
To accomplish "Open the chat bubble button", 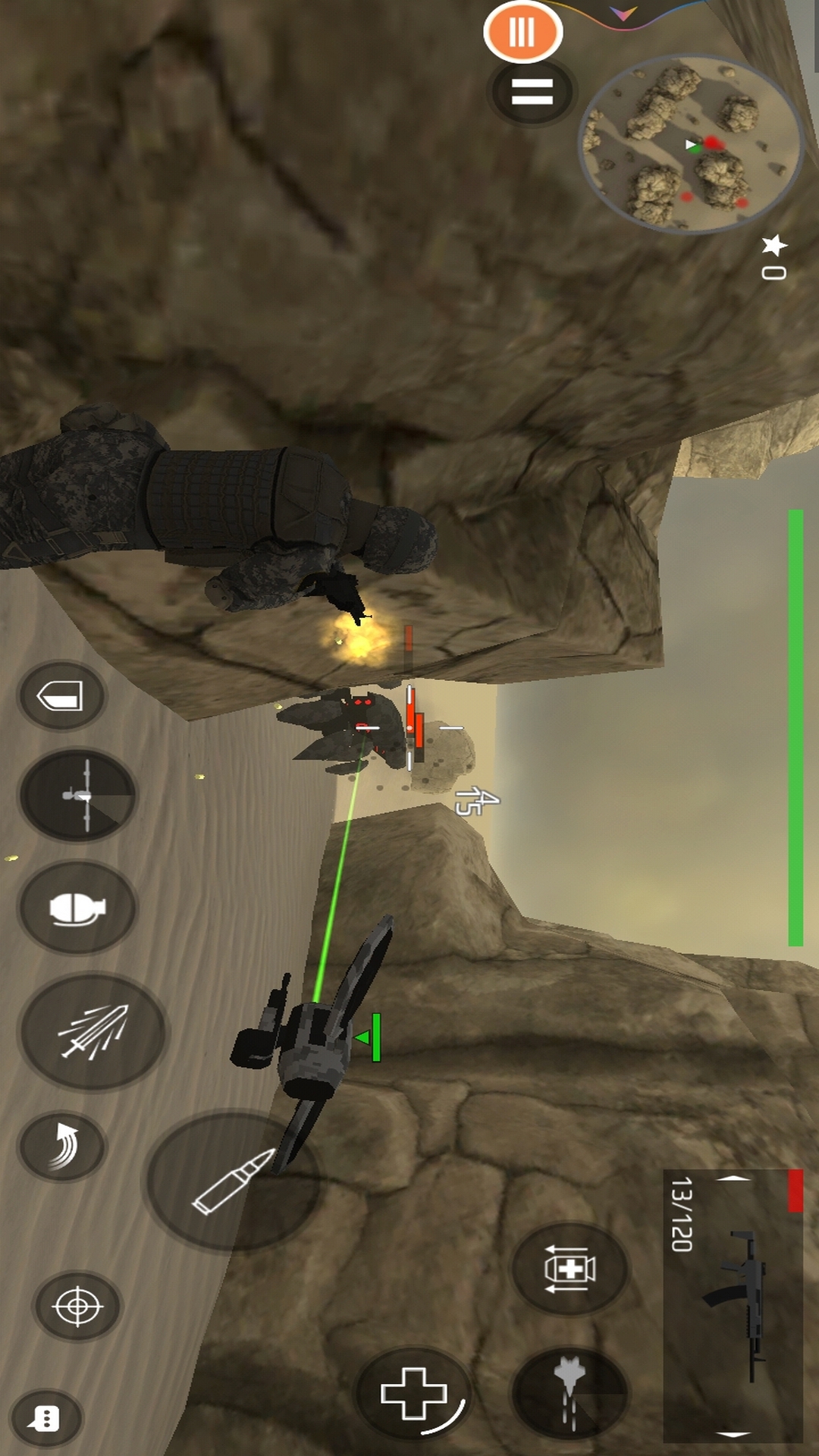I will point(45,1418).
